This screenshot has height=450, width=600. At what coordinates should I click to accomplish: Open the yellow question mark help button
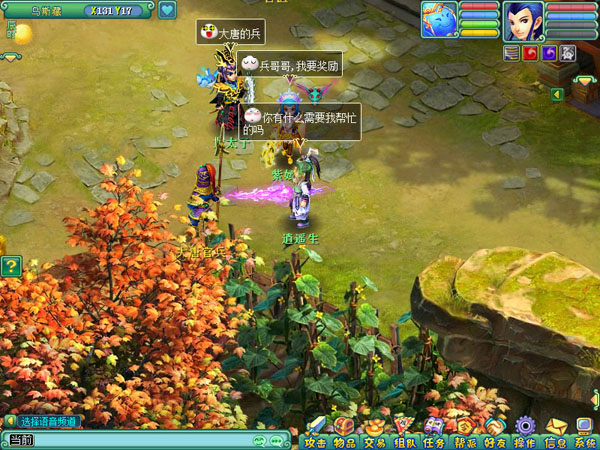[x=11, y=266]
